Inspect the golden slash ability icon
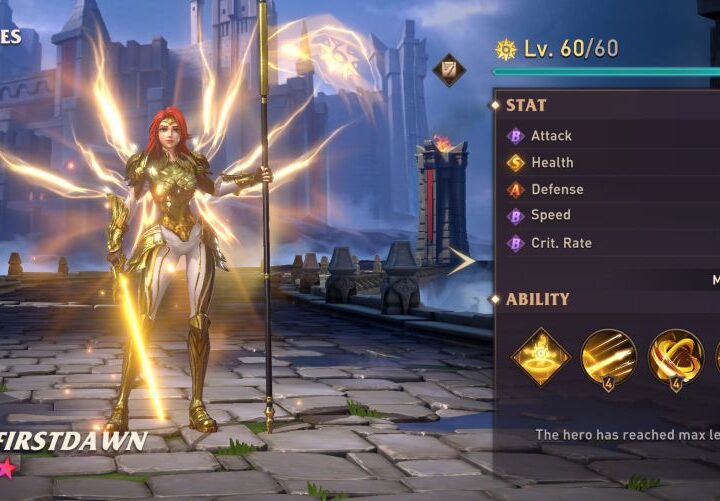The width and height of the screenshot is (720, 501). [608, 357]
